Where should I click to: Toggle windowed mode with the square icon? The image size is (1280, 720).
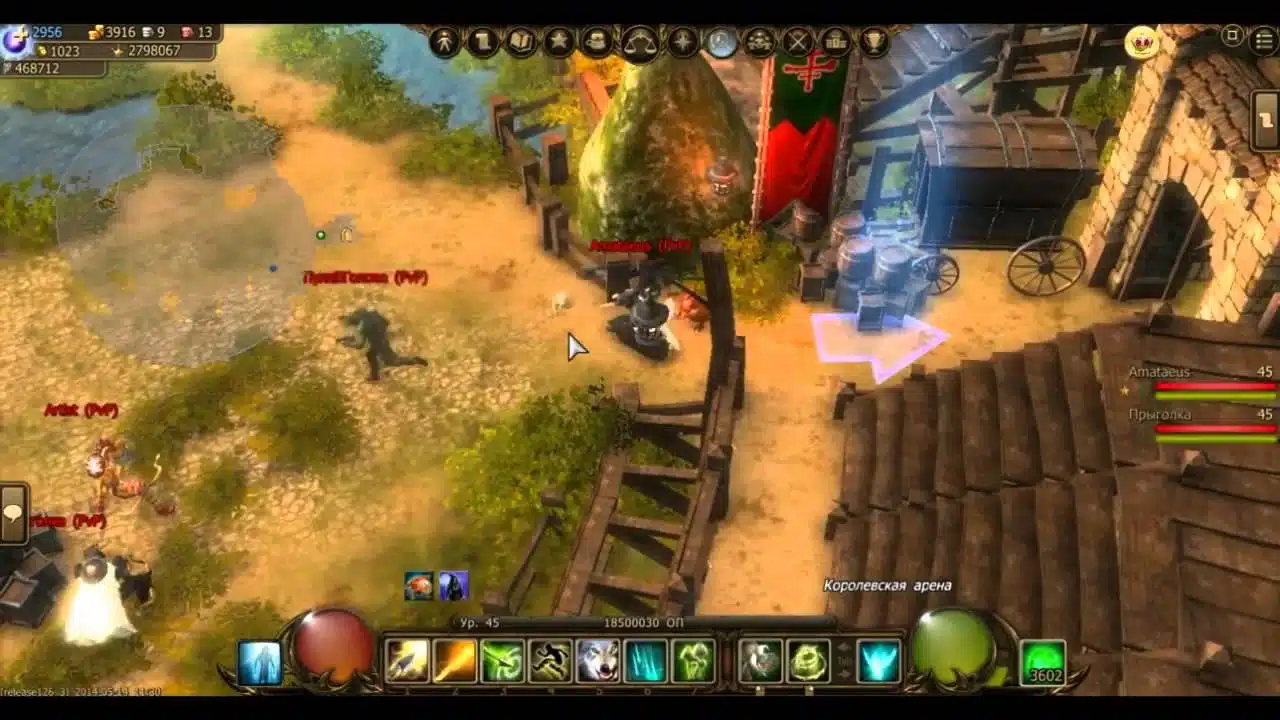point(1232,36)
